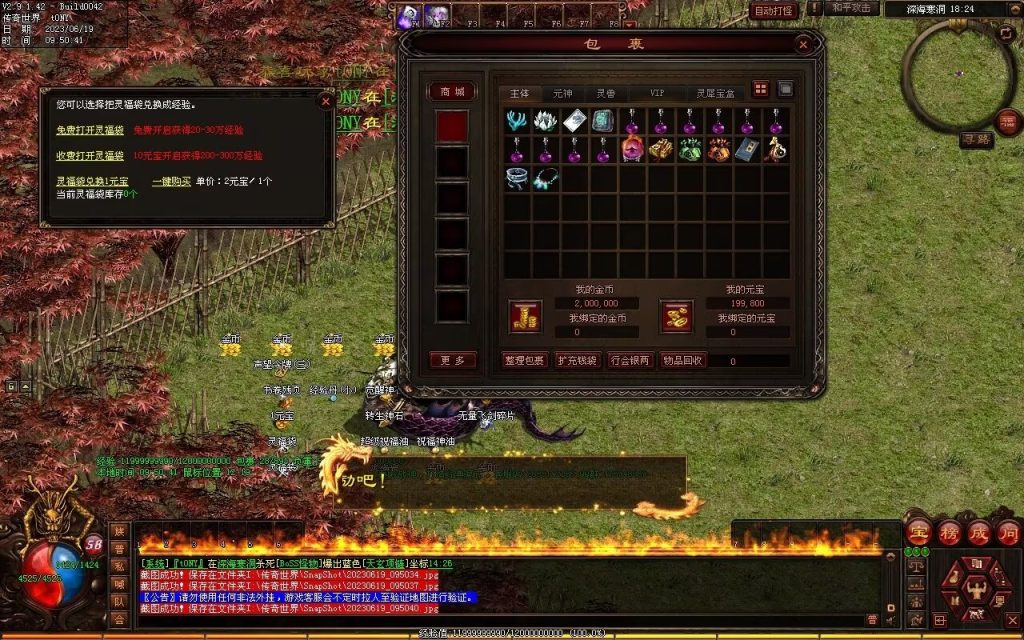
Task: Open the 商城 shop
Action: 453,92
